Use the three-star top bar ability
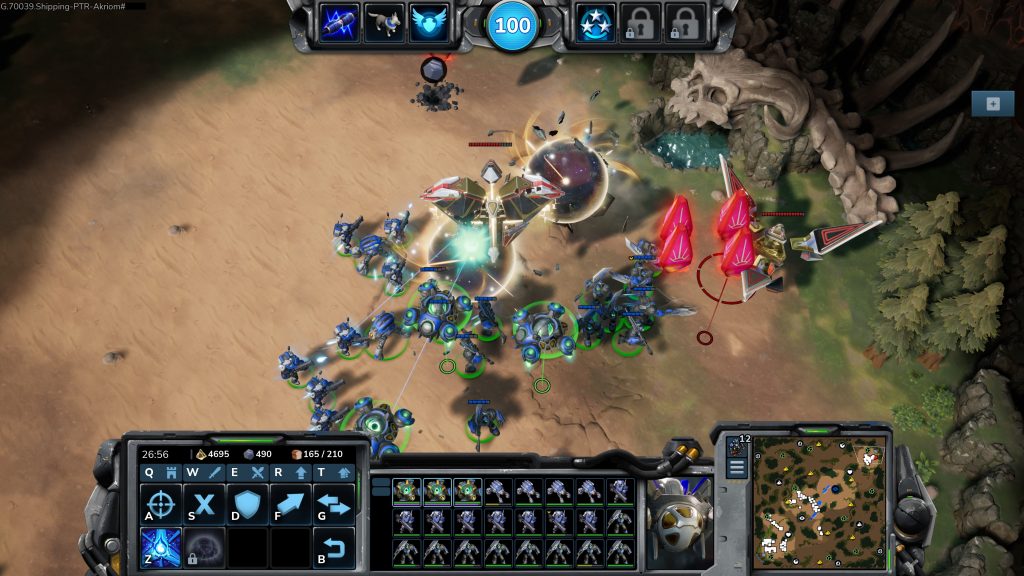Image resolution: width=1024 pixels, height=576 pixels. coord(596,23)
